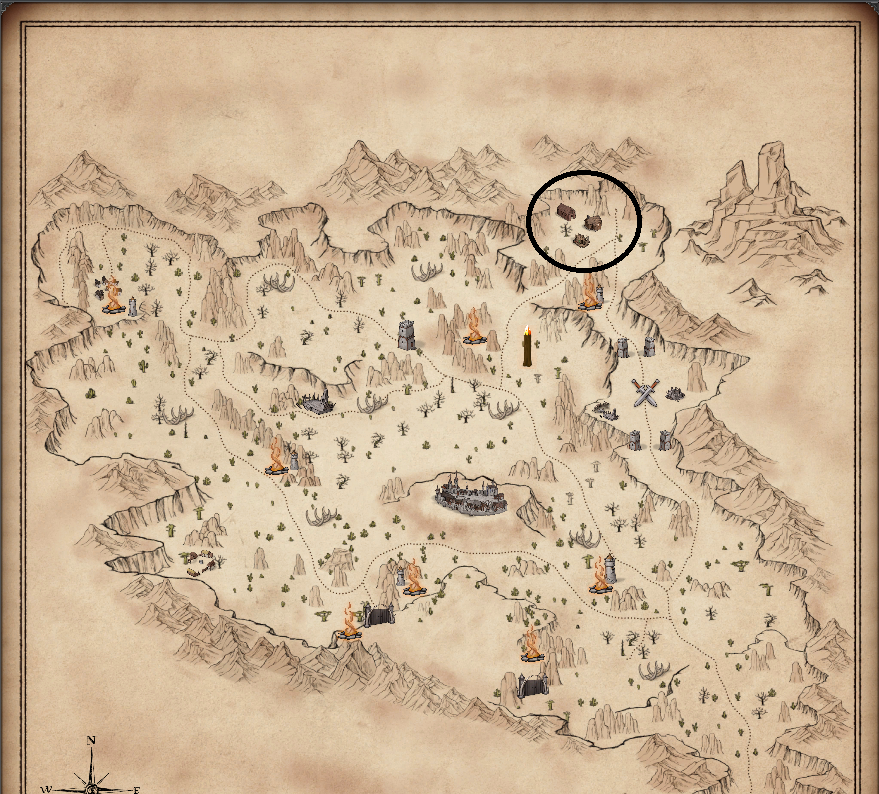Select the circled village of huts
The image size is (879, 794).
tap(580, 220)
